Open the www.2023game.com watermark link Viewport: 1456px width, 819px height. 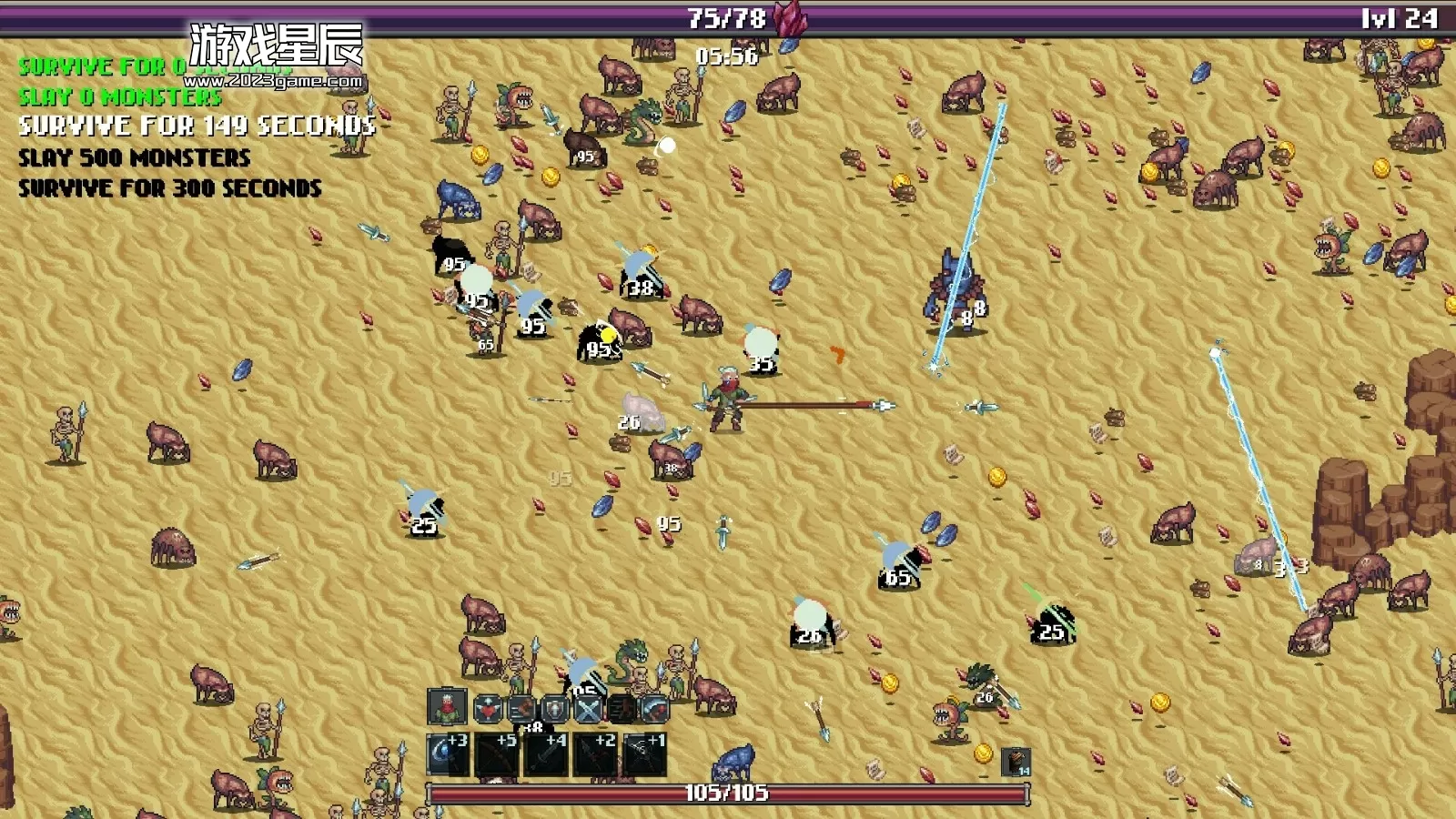point(273,81)
